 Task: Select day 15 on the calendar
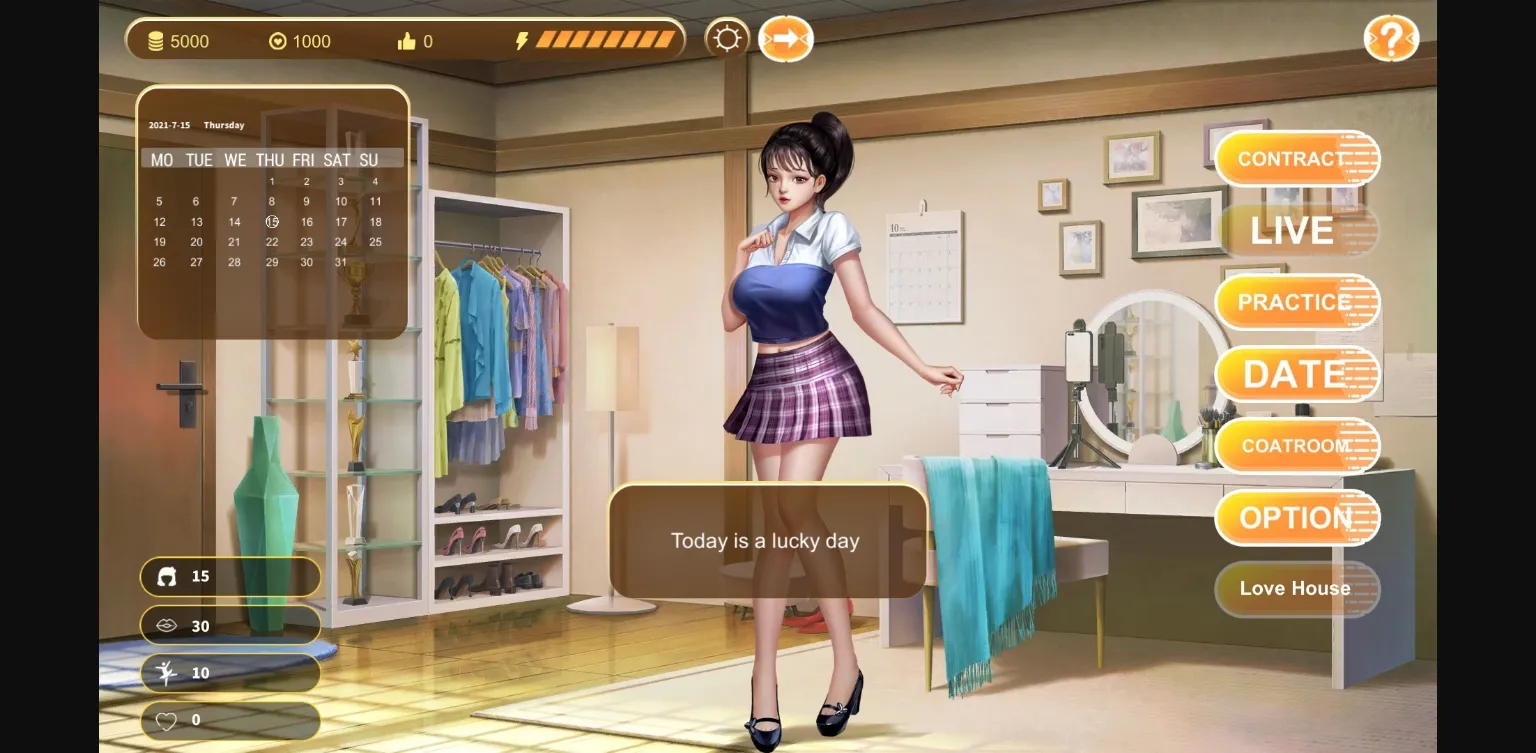[271, 221]
